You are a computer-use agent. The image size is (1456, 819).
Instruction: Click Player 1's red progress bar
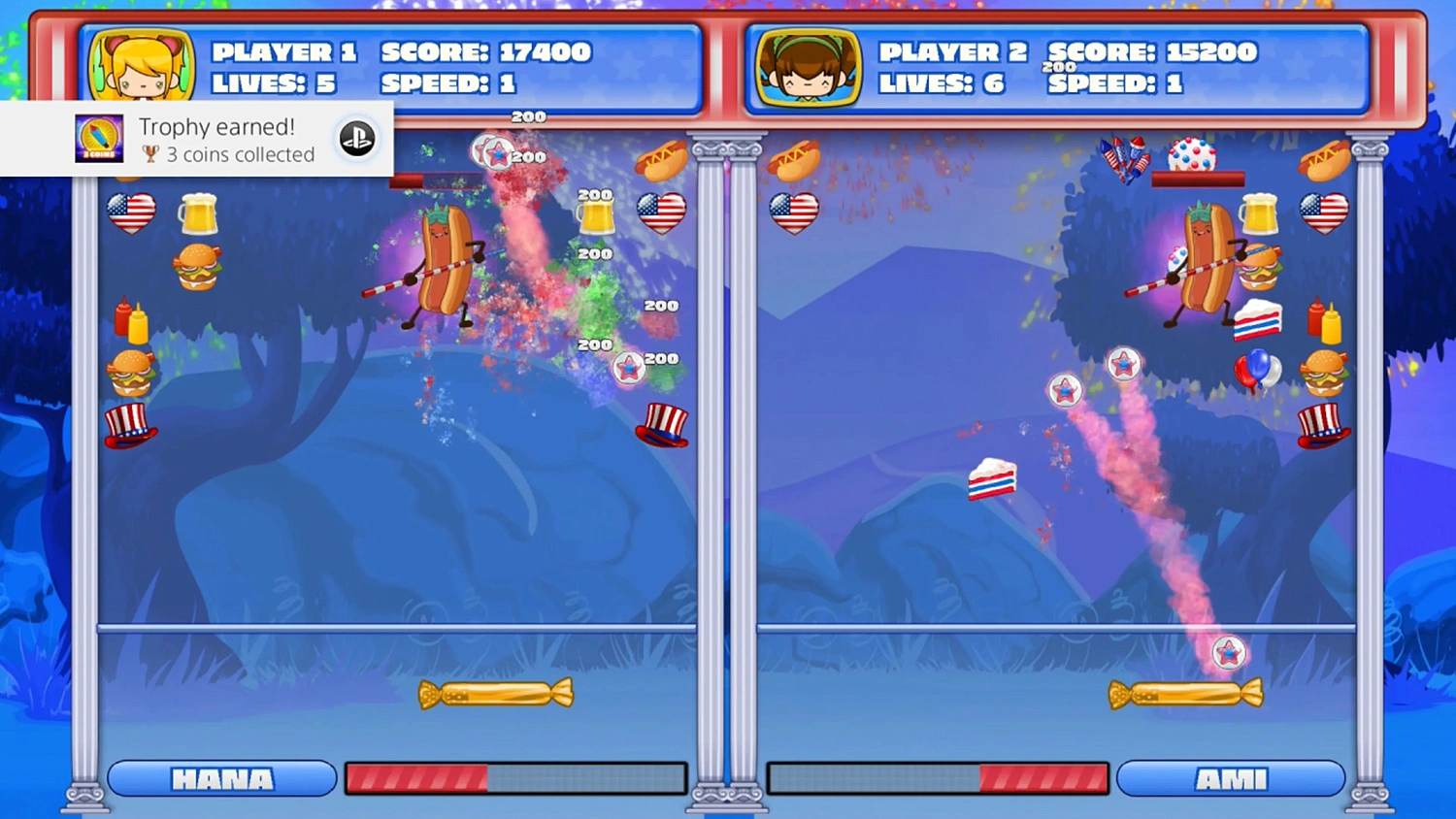417,778
